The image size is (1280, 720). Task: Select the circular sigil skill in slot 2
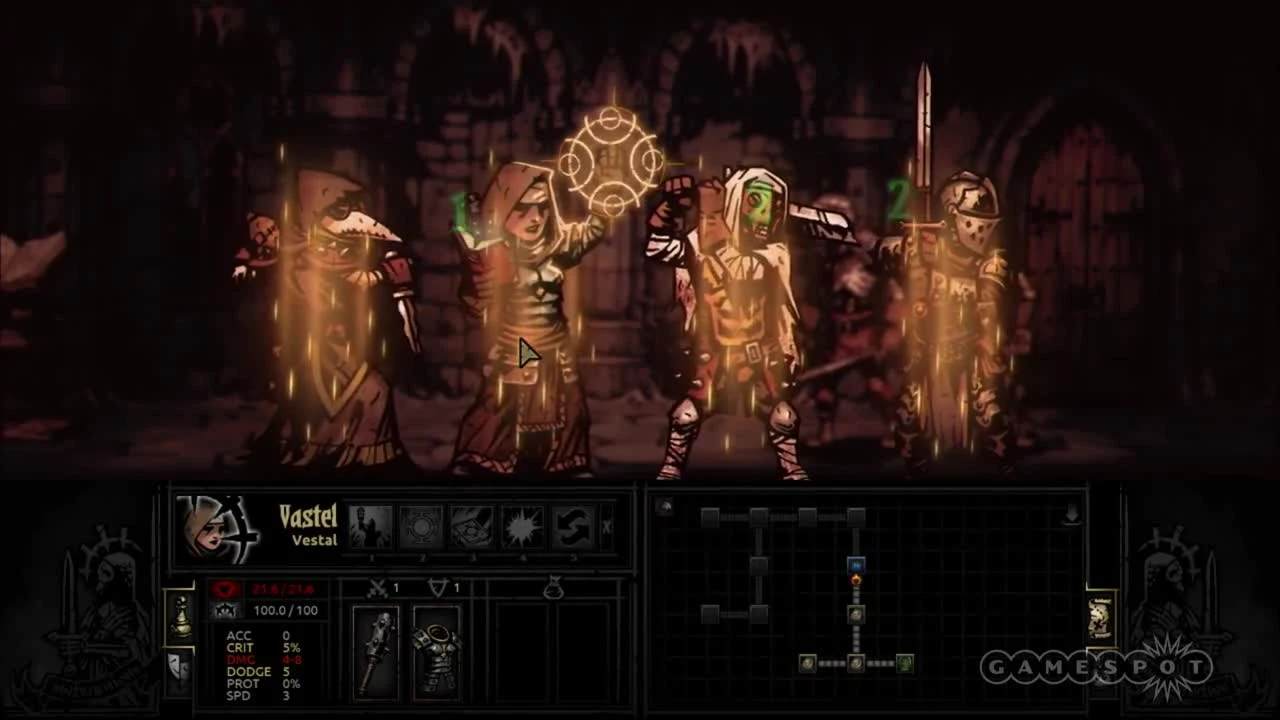click(x=421, y=524)
